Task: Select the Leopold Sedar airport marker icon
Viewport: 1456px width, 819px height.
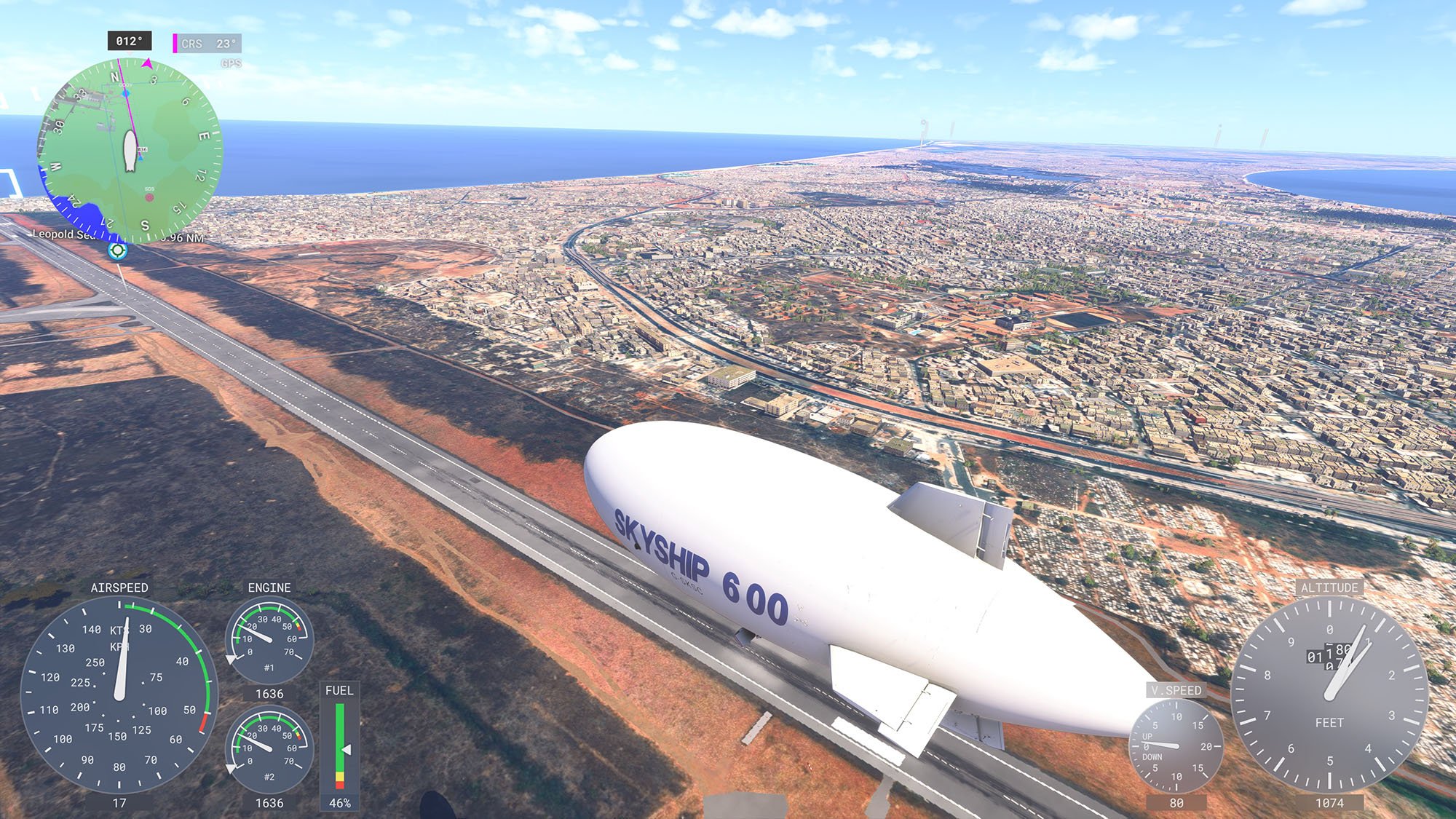Action: tap(117, 251)
